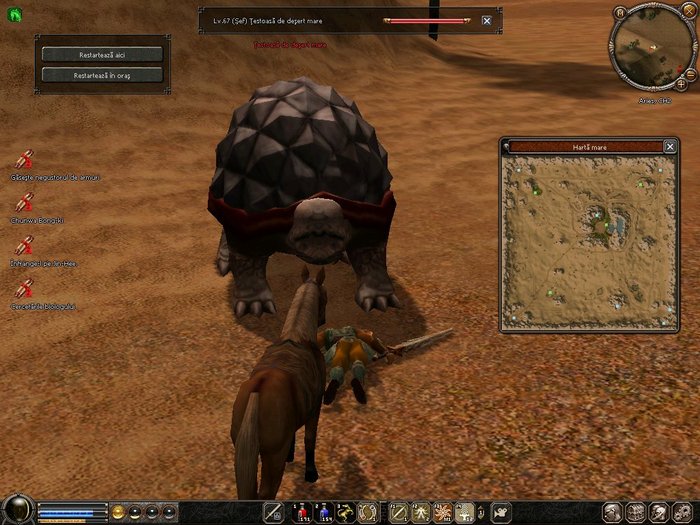The height and width of the screenshot is (525, 700).
Task: Close the turtle boss target bar
Action: (487, 20)
